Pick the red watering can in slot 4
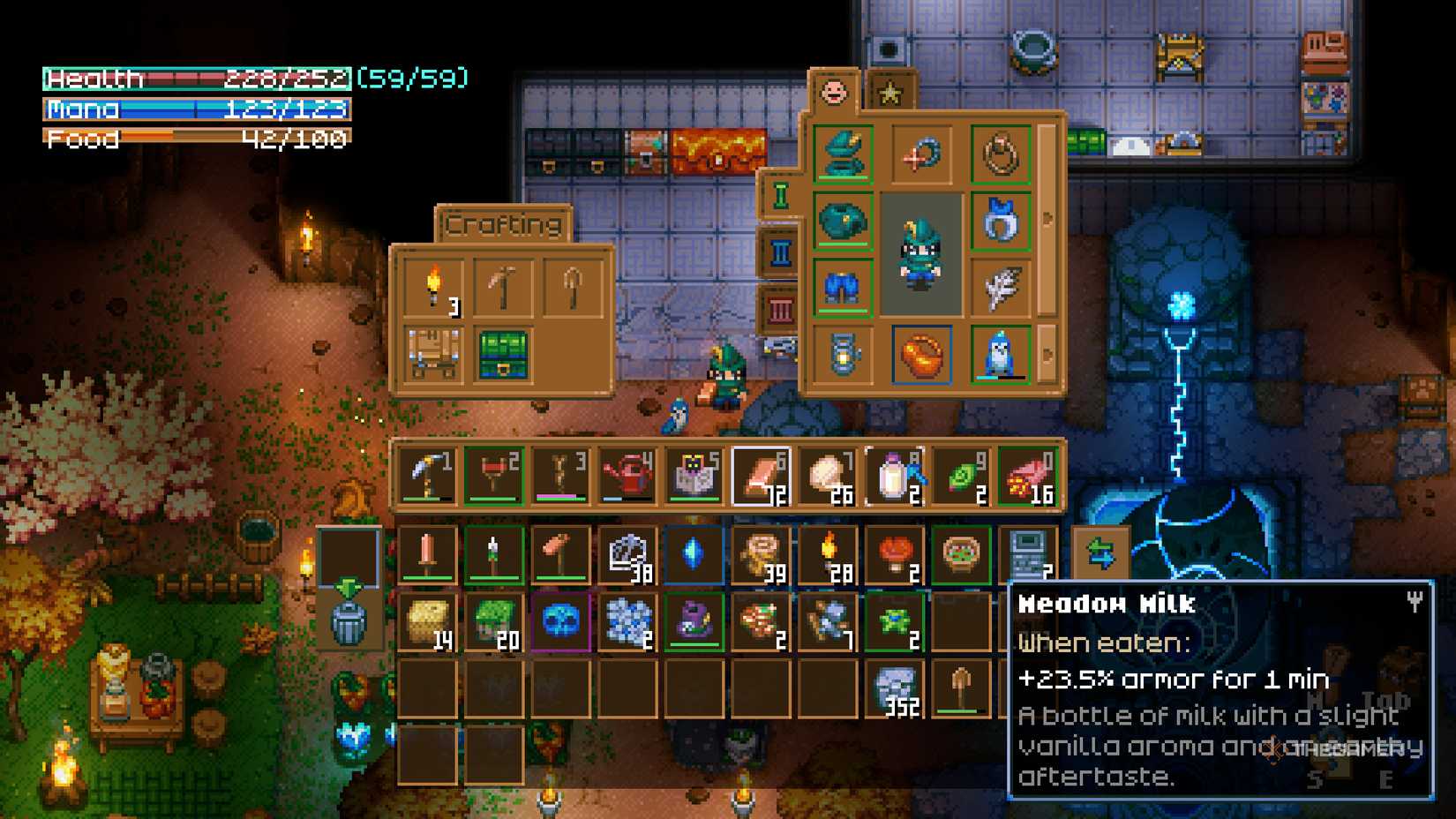The height and width of the screenshot is (819, 1456). click(x=628, y=475)
